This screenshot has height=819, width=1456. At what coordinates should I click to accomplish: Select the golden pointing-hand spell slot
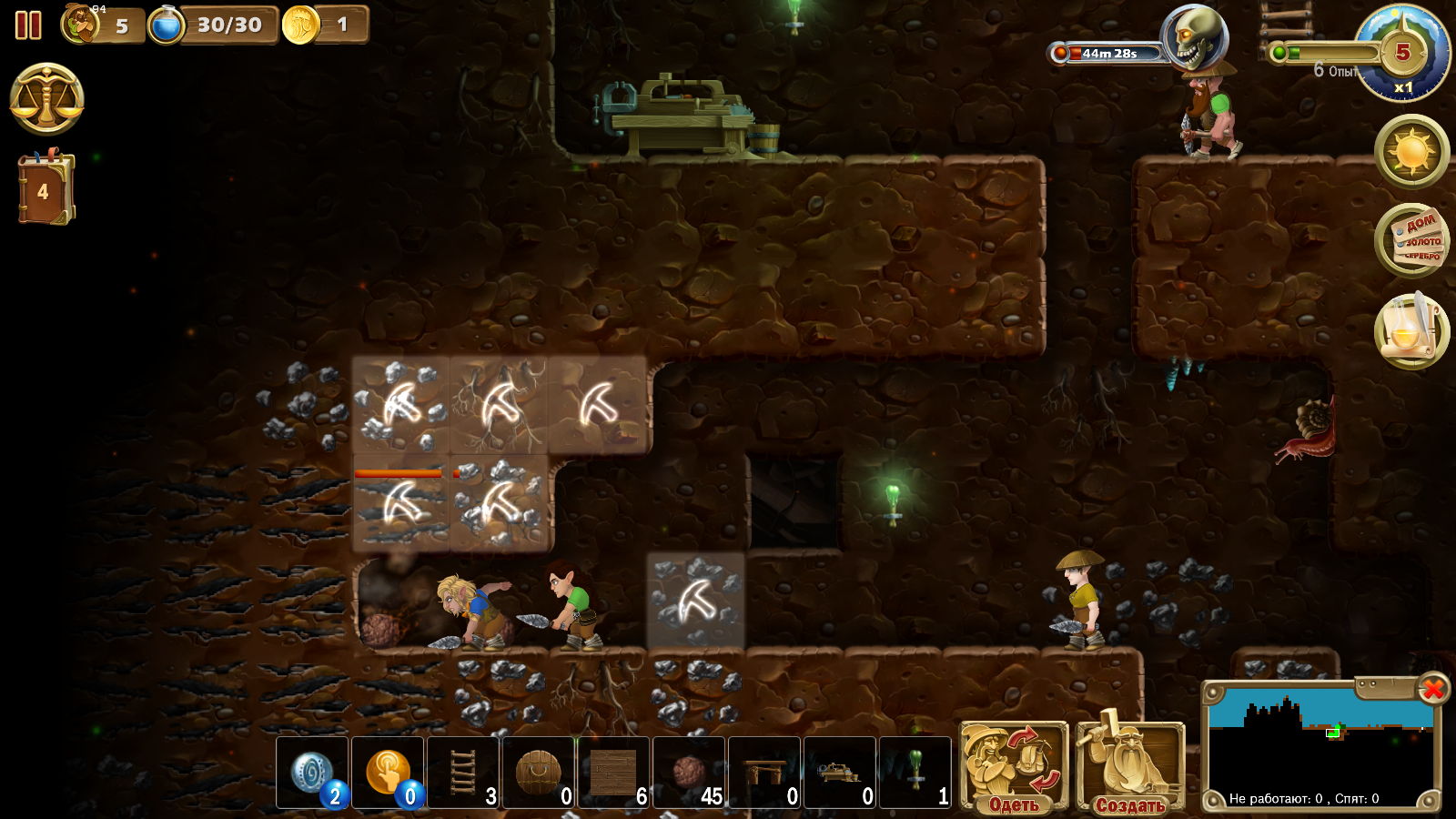click(x=388, y=773)
